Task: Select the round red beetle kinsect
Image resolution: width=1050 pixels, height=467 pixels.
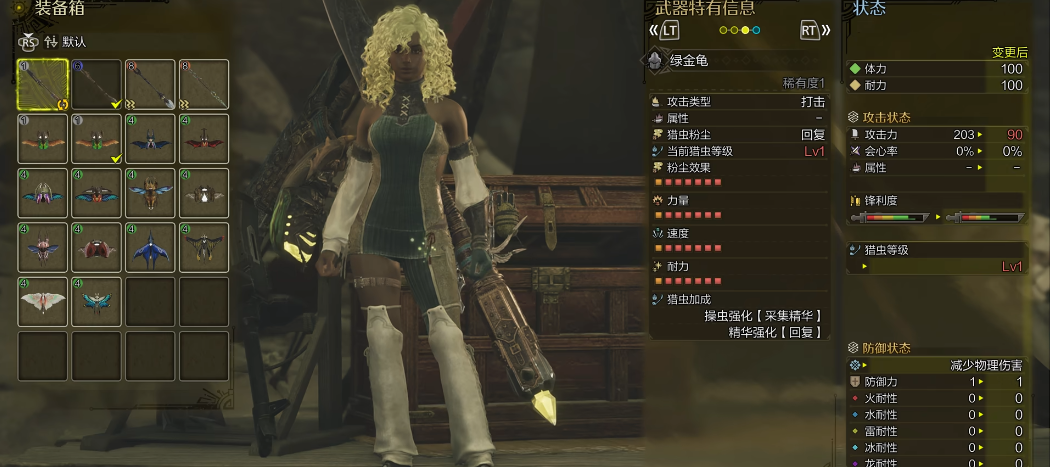Action: coord(96,247)
